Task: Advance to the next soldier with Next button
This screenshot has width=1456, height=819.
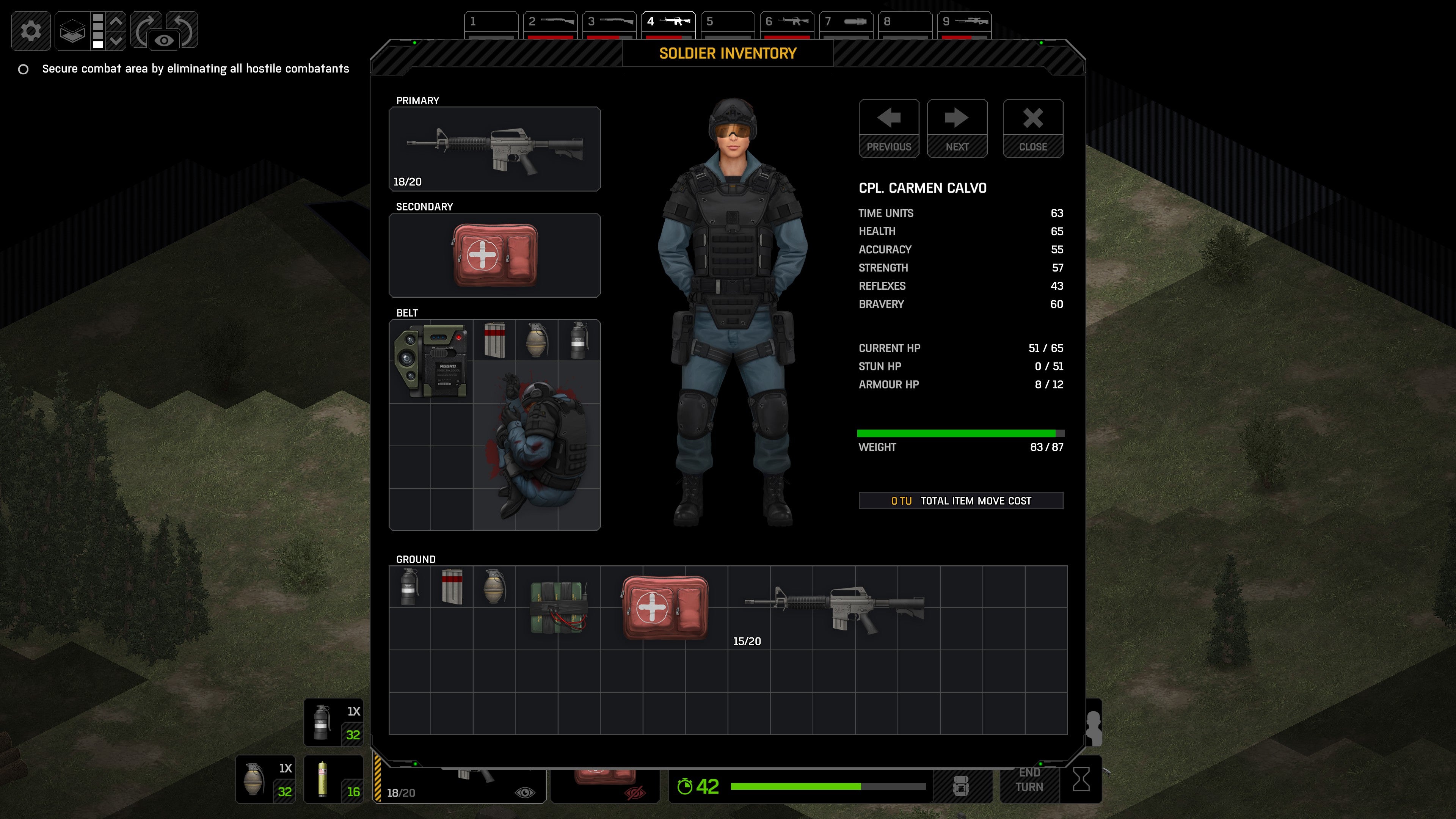Action: 957,127
